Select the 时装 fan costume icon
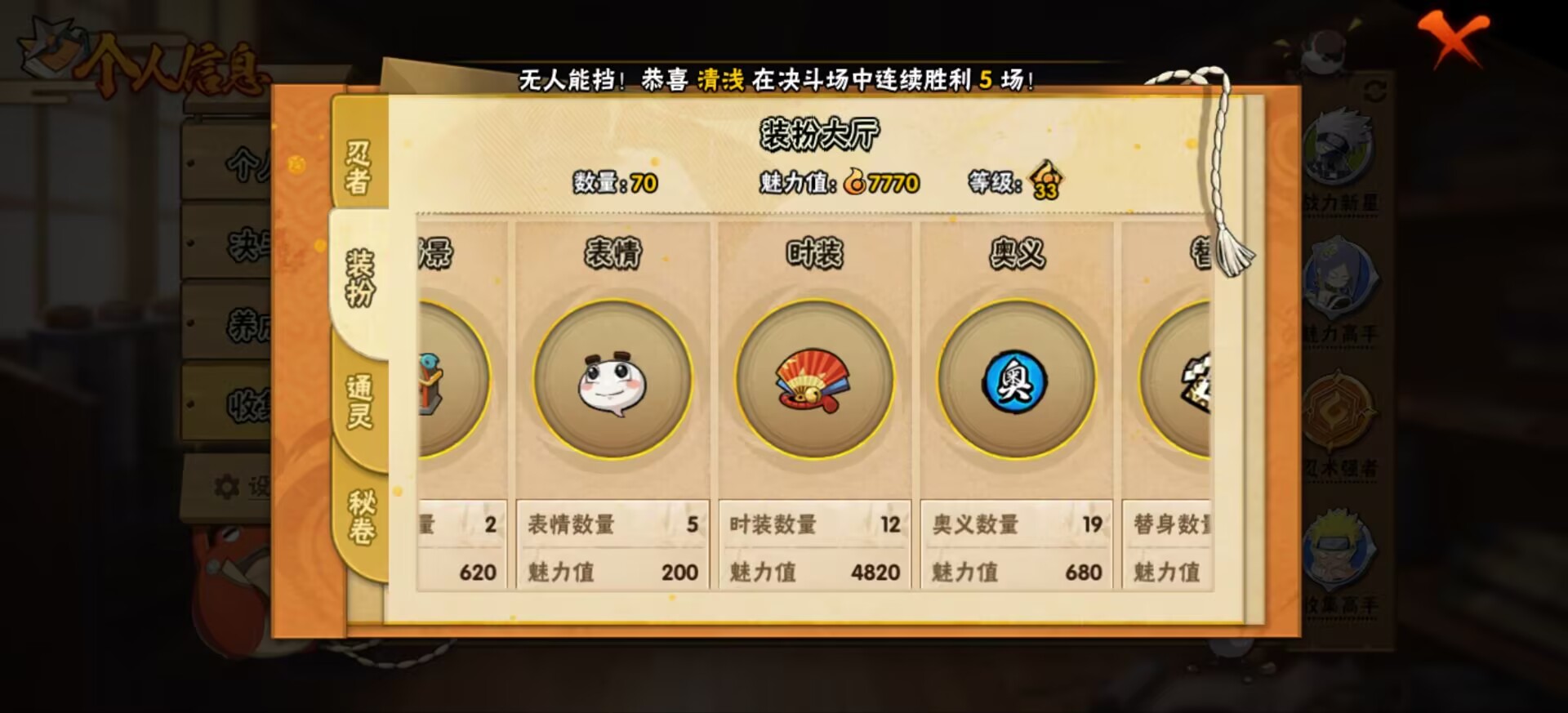This screenshot has width=1568, height=713. click(x=813, y=382)
